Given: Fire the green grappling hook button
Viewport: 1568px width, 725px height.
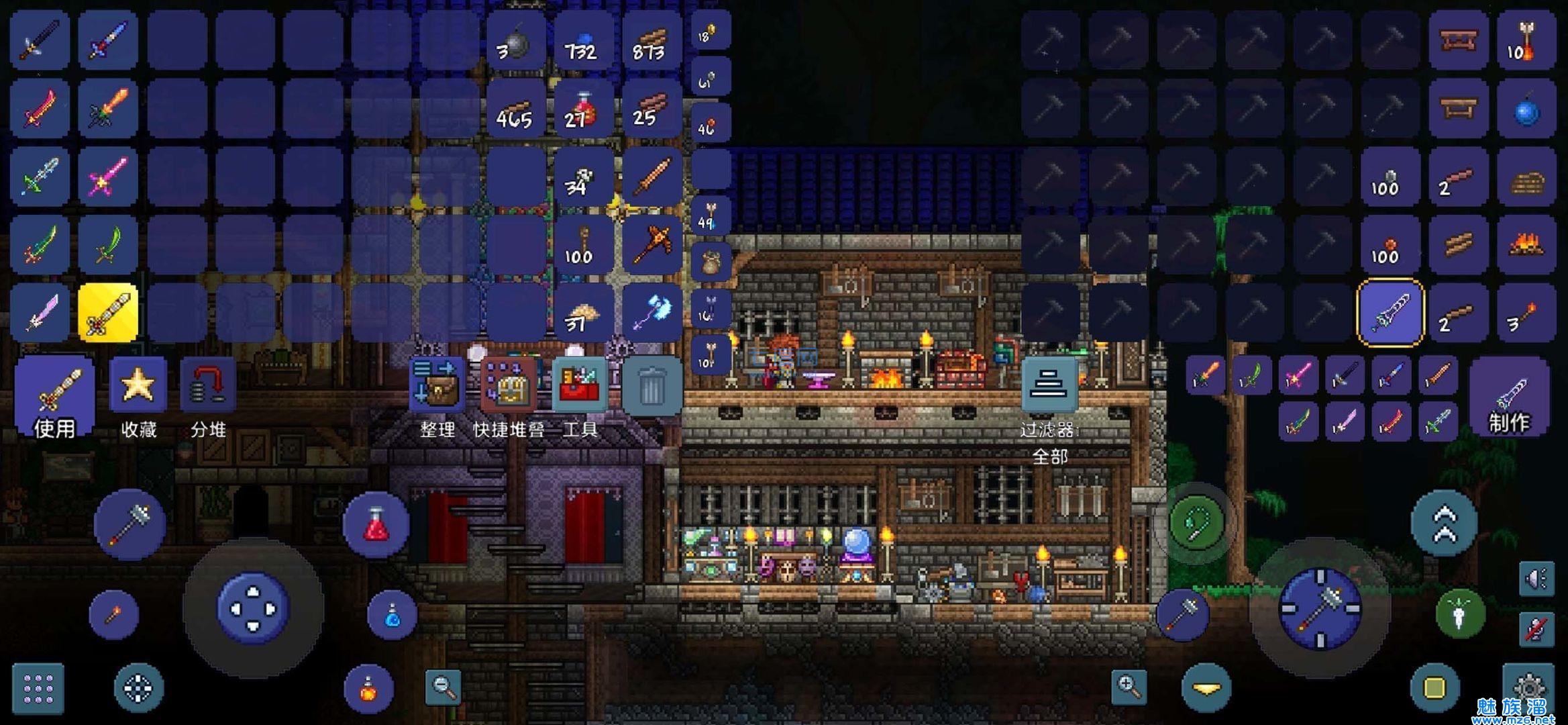Looking at the screenshot, I should click(x=1198, y=522).
